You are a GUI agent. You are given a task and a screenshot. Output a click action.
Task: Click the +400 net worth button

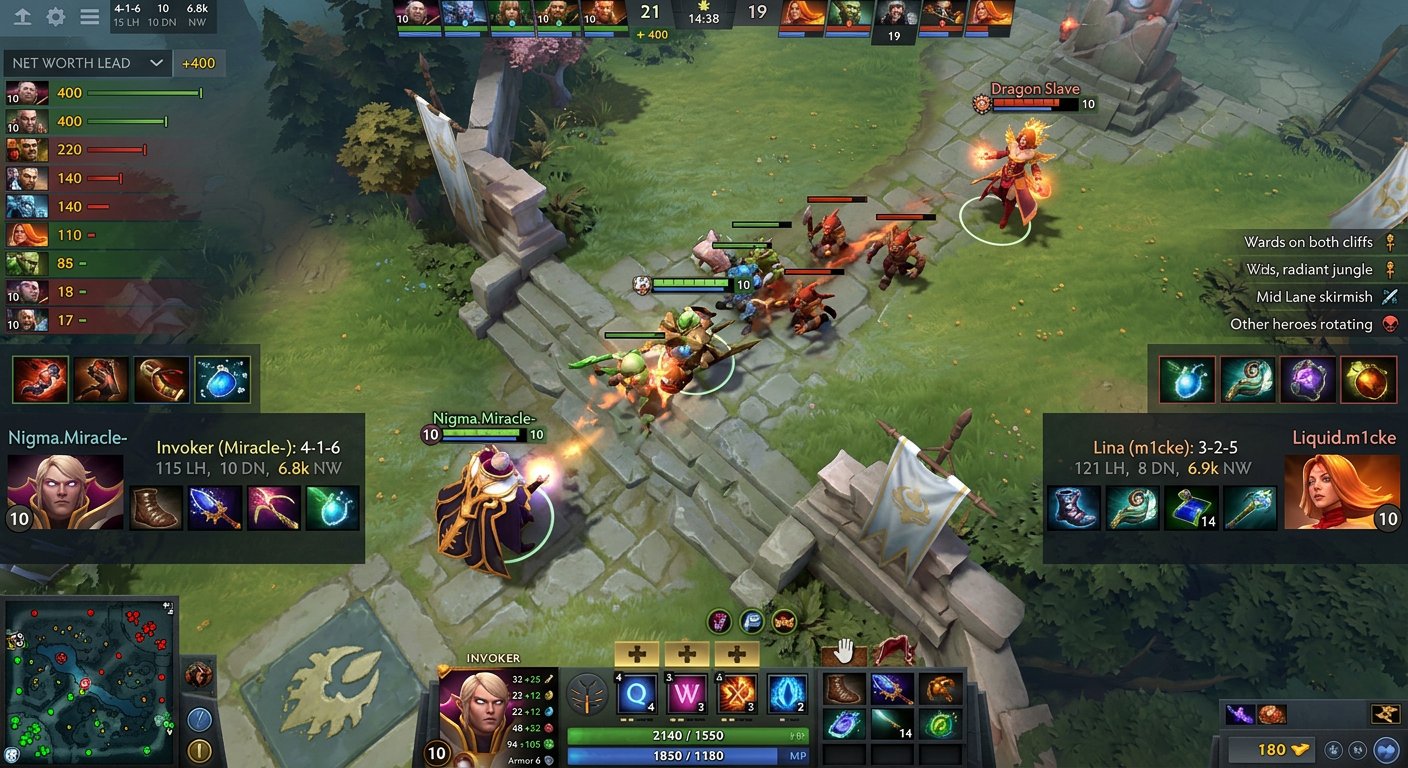point(200,62)
